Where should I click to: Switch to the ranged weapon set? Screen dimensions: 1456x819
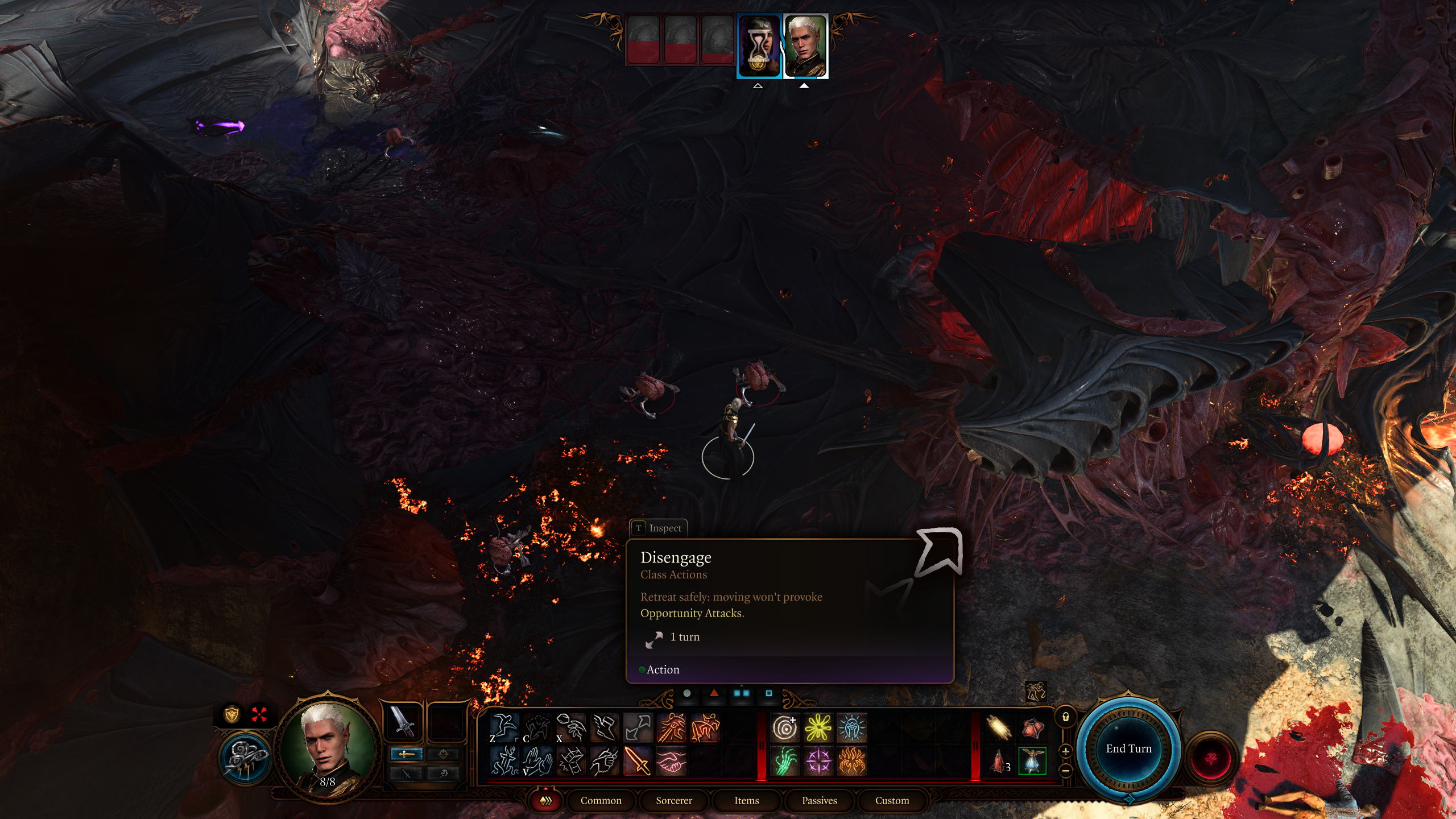coord(443,755)
